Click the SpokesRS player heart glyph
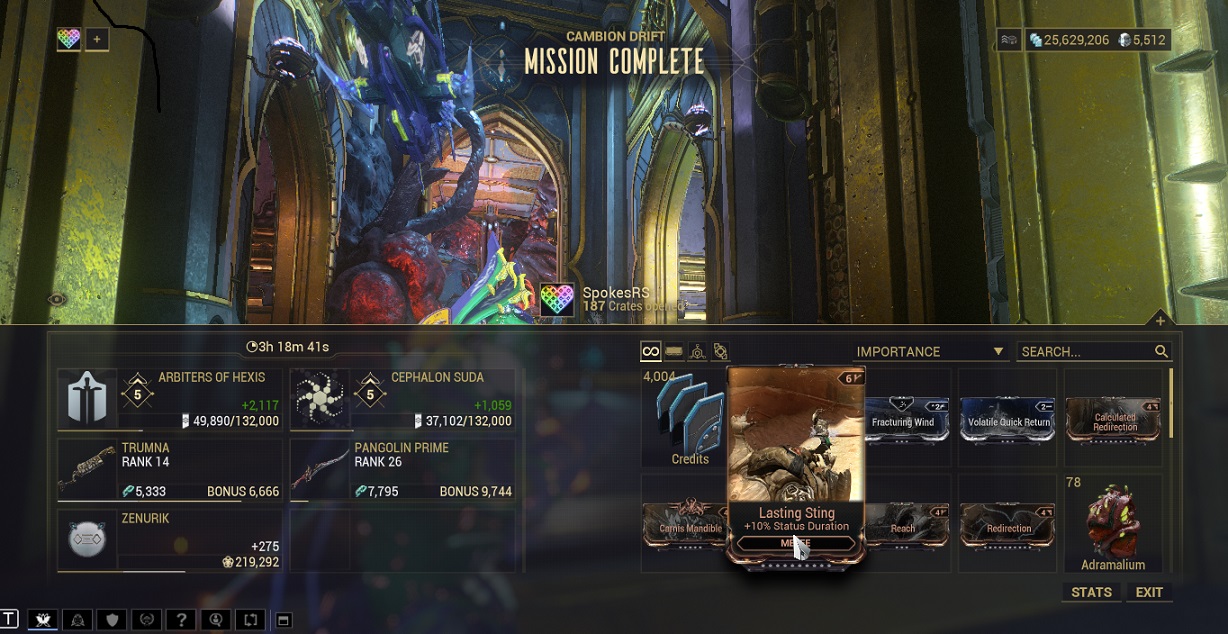 [x=557, y=300]
